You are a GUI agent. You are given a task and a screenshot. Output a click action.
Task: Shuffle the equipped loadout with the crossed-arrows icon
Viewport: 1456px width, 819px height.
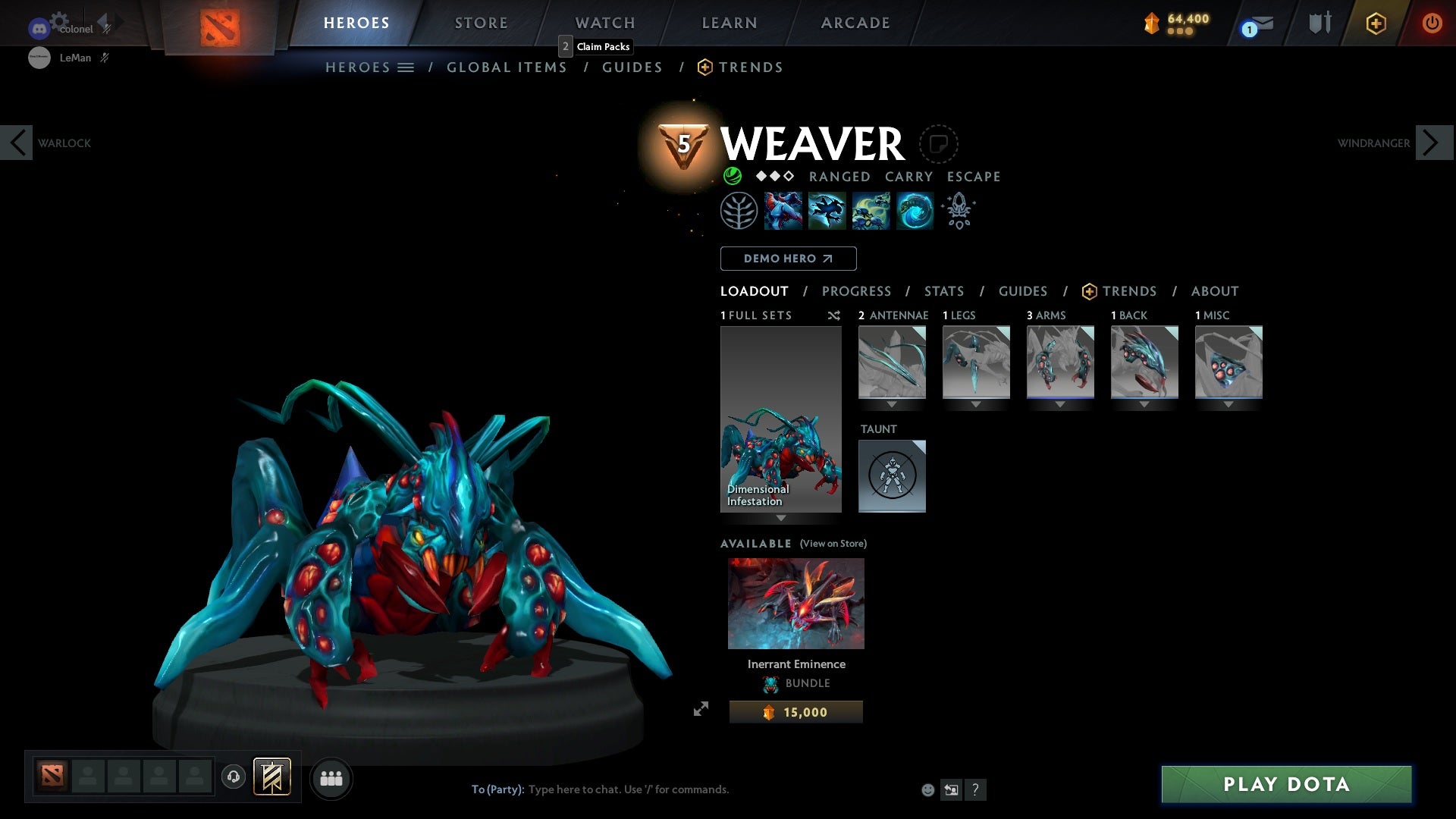tap(834, 315)
